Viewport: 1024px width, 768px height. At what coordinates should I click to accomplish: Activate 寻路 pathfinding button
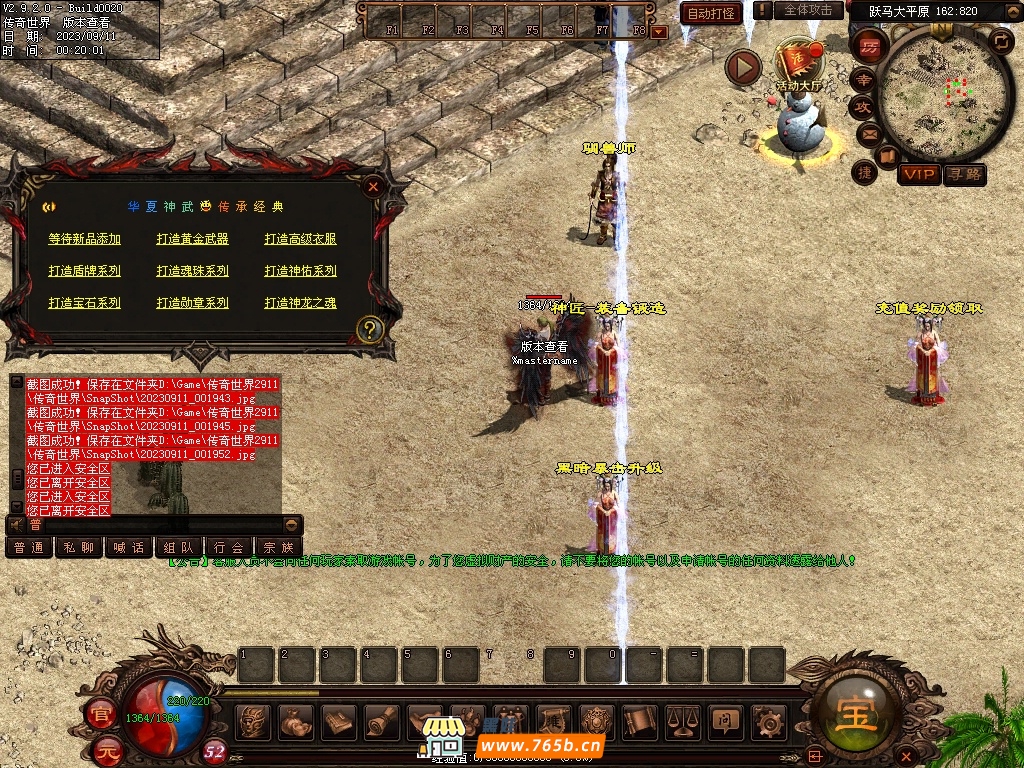tap(964, 175)
